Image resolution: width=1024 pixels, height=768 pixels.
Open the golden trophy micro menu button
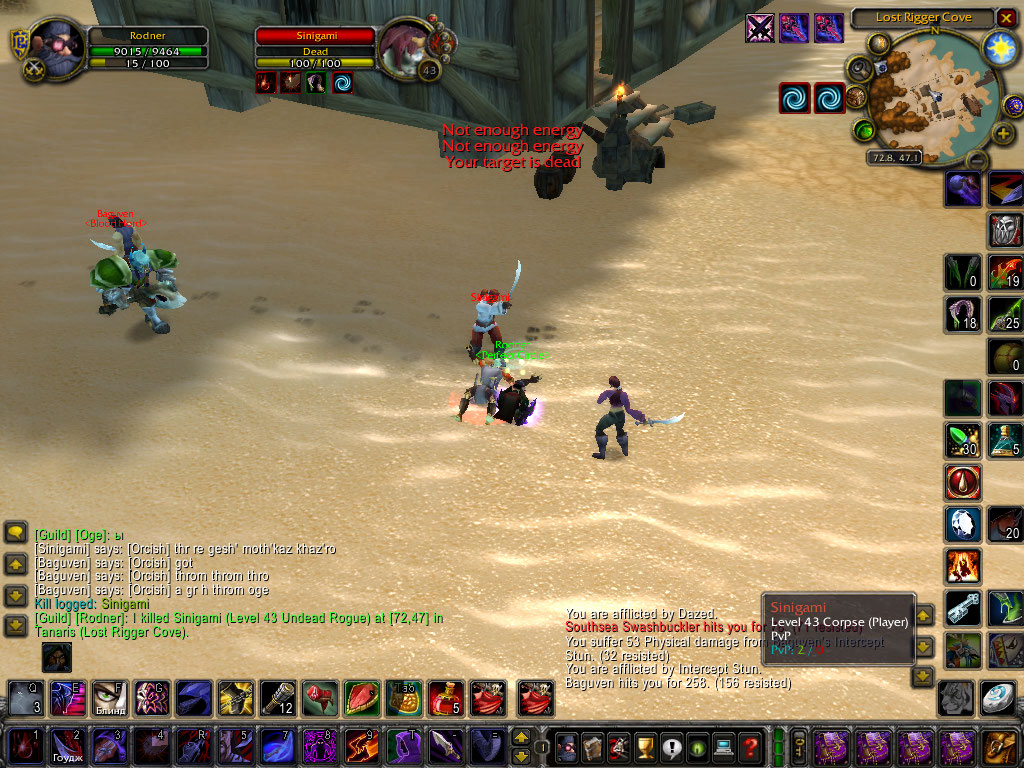(647, 746)
